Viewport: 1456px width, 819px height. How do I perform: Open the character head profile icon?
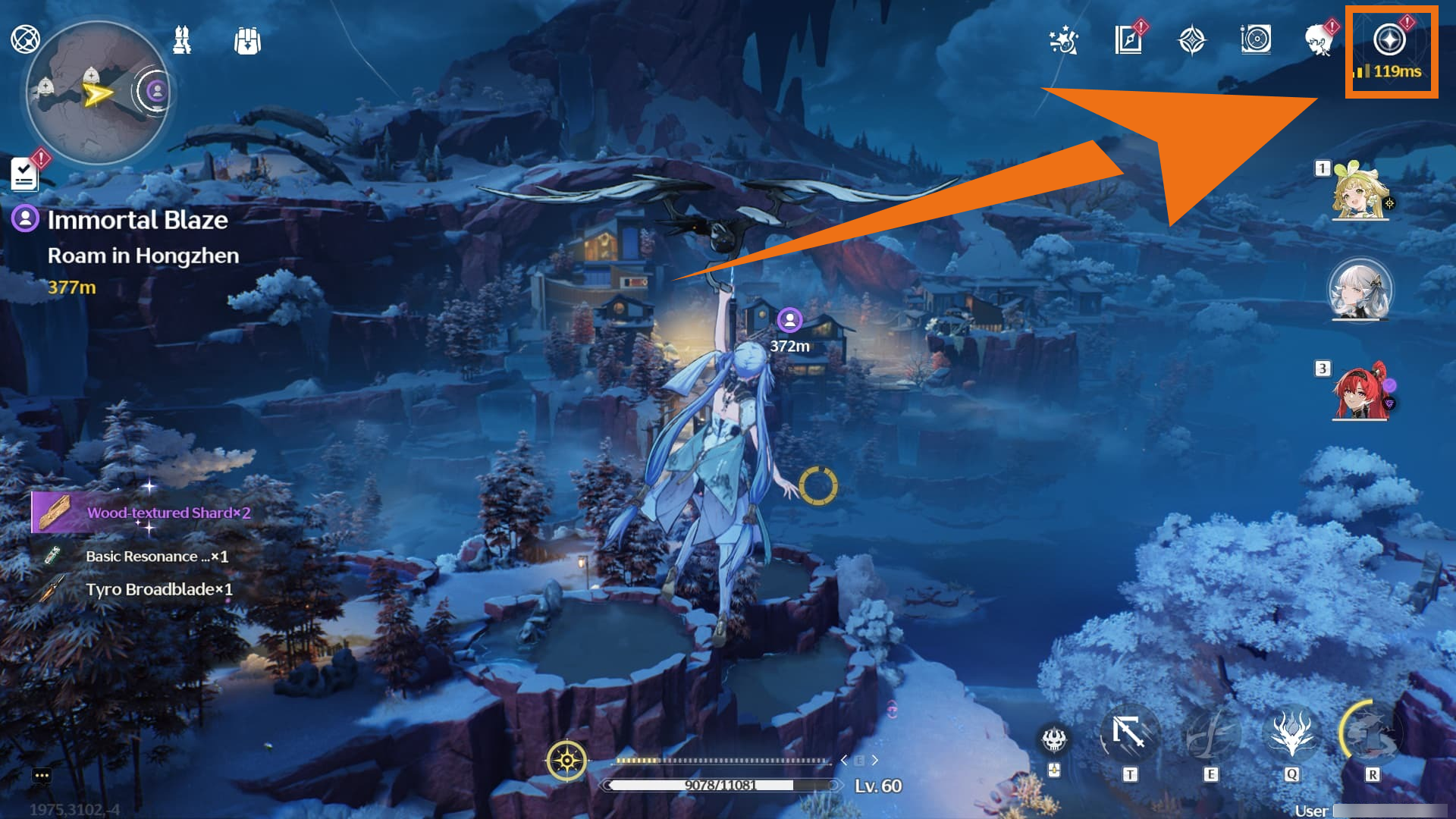pos(1319,40)
